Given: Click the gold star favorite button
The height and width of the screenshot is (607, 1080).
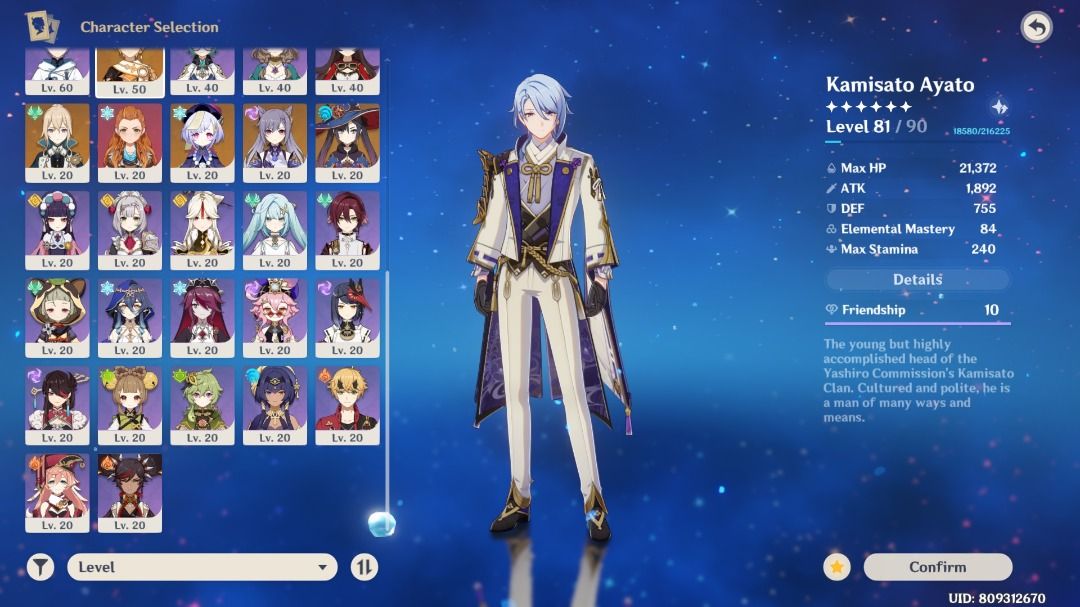Looking at the screenshot, I should (837, 567).
